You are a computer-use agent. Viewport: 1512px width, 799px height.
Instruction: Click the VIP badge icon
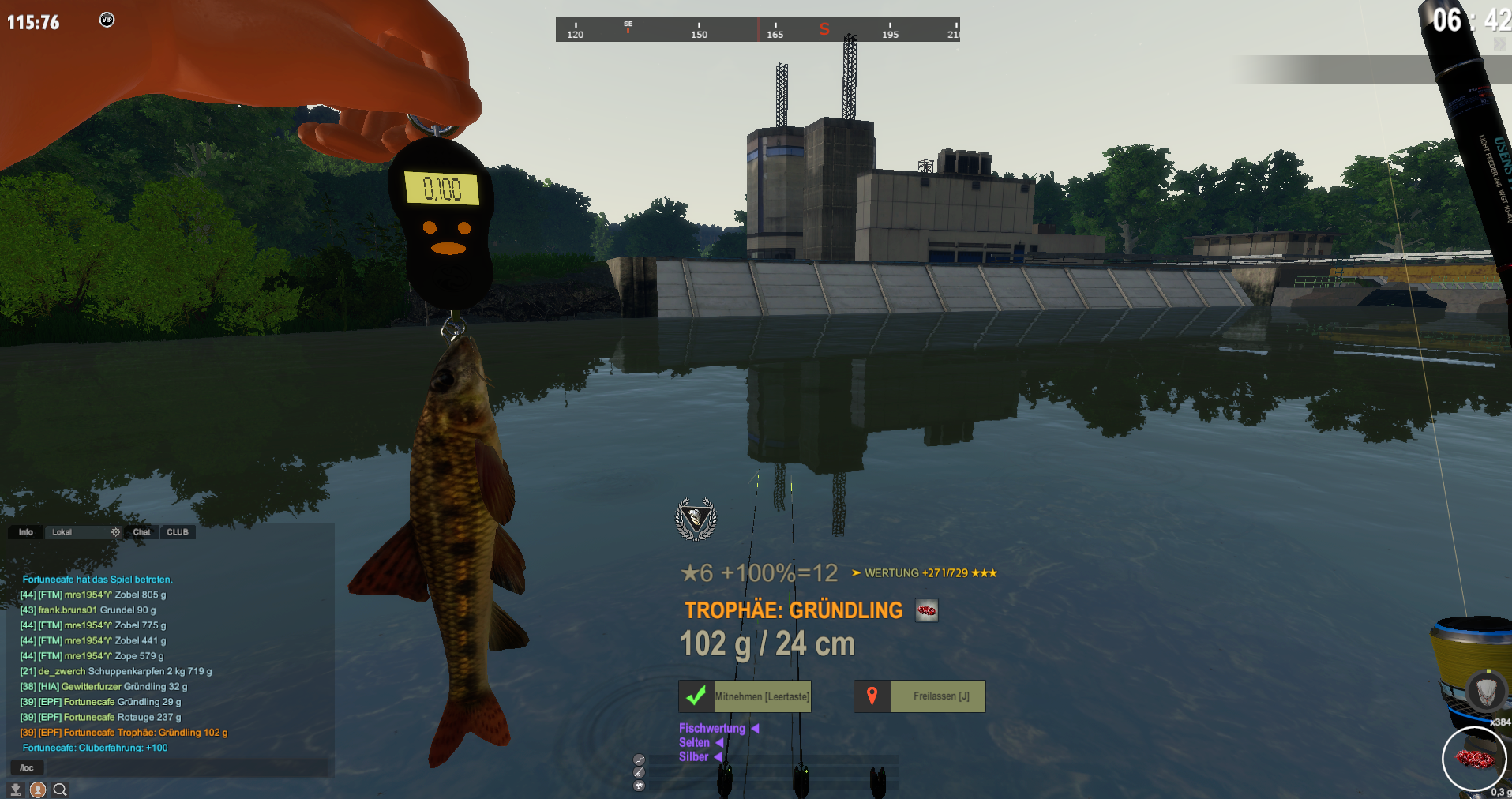point(107,20)
